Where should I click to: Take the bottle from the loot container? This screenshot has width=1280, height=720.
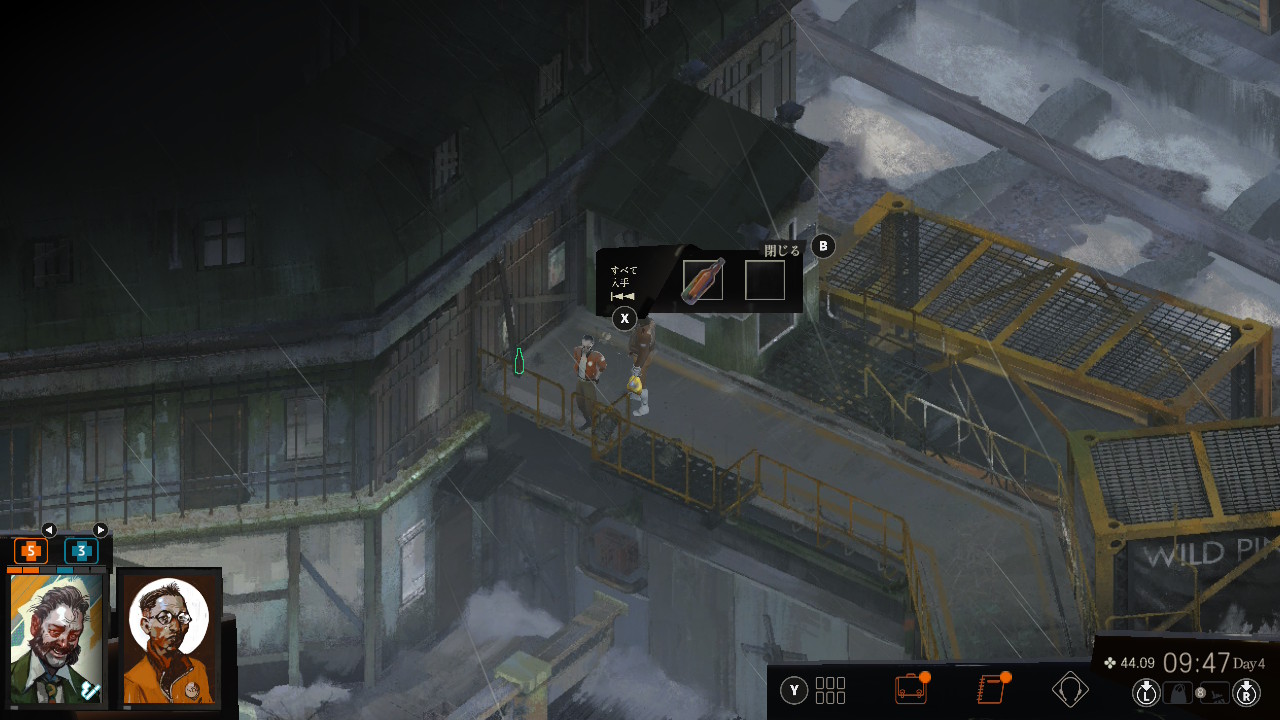click(x=703, y=281)
